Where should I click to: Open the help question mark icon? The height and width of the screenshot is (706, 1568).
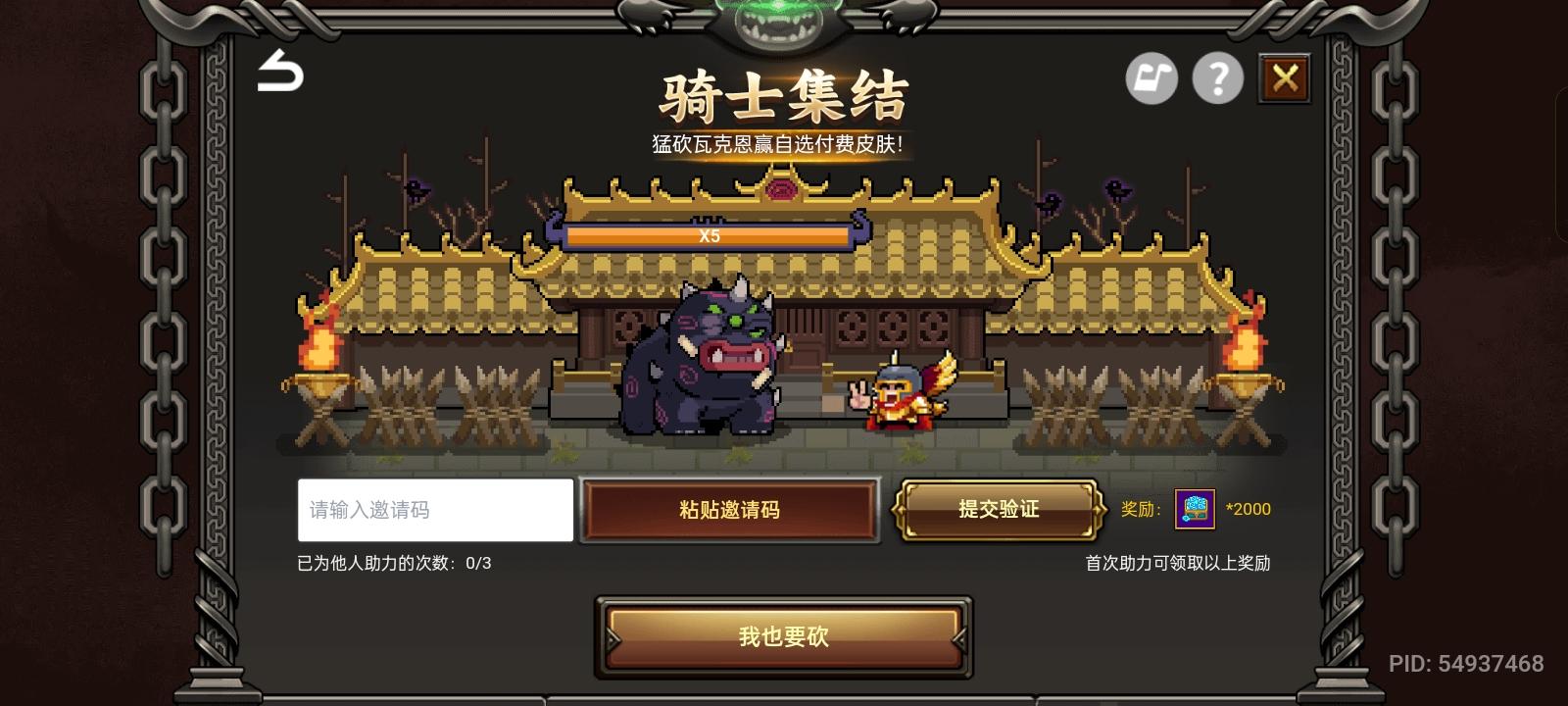(1218, 77)
